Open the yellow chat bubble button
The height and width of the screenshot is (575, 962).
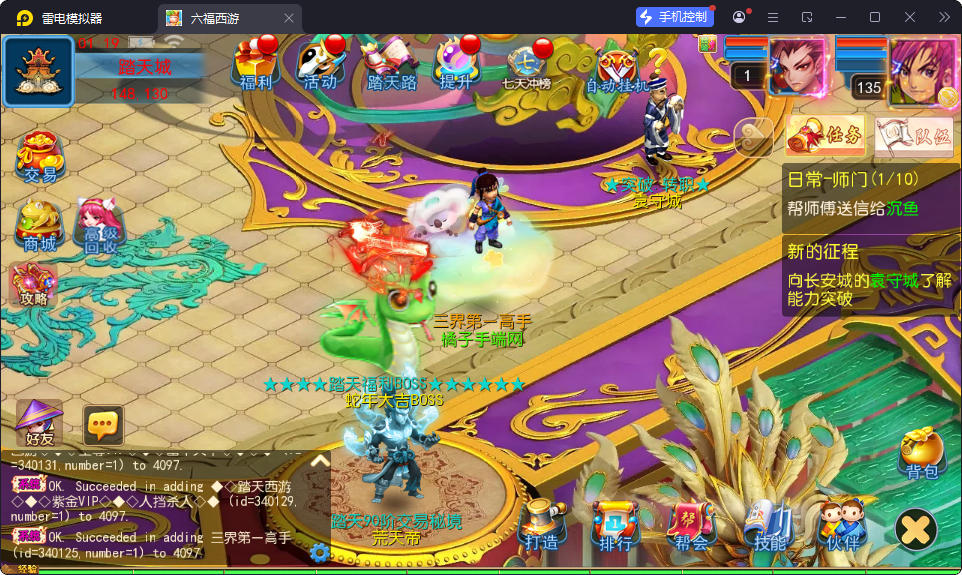pos(103,426)
